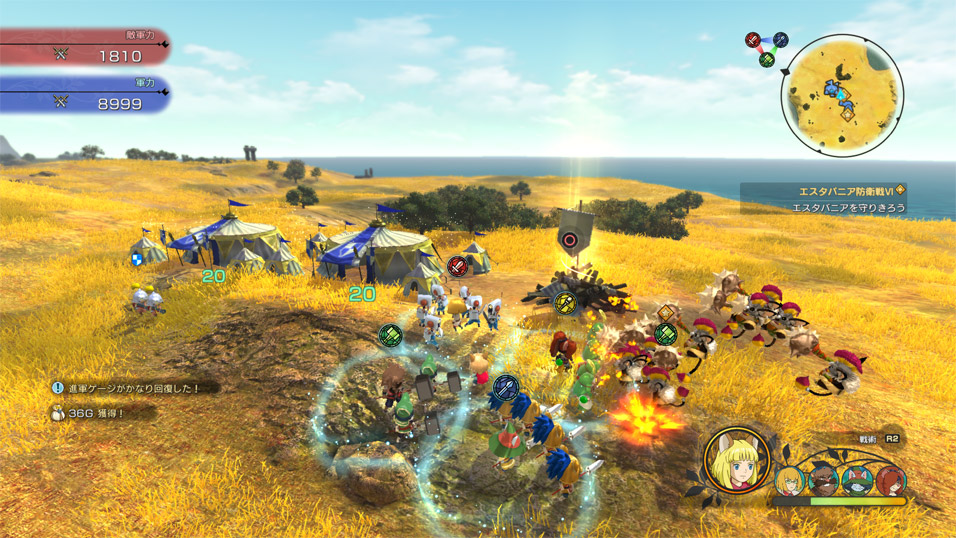This screenshot has width=956, height=538.
Task: Click the yellow bow unit marker
Action: click(x=565, y=302)
